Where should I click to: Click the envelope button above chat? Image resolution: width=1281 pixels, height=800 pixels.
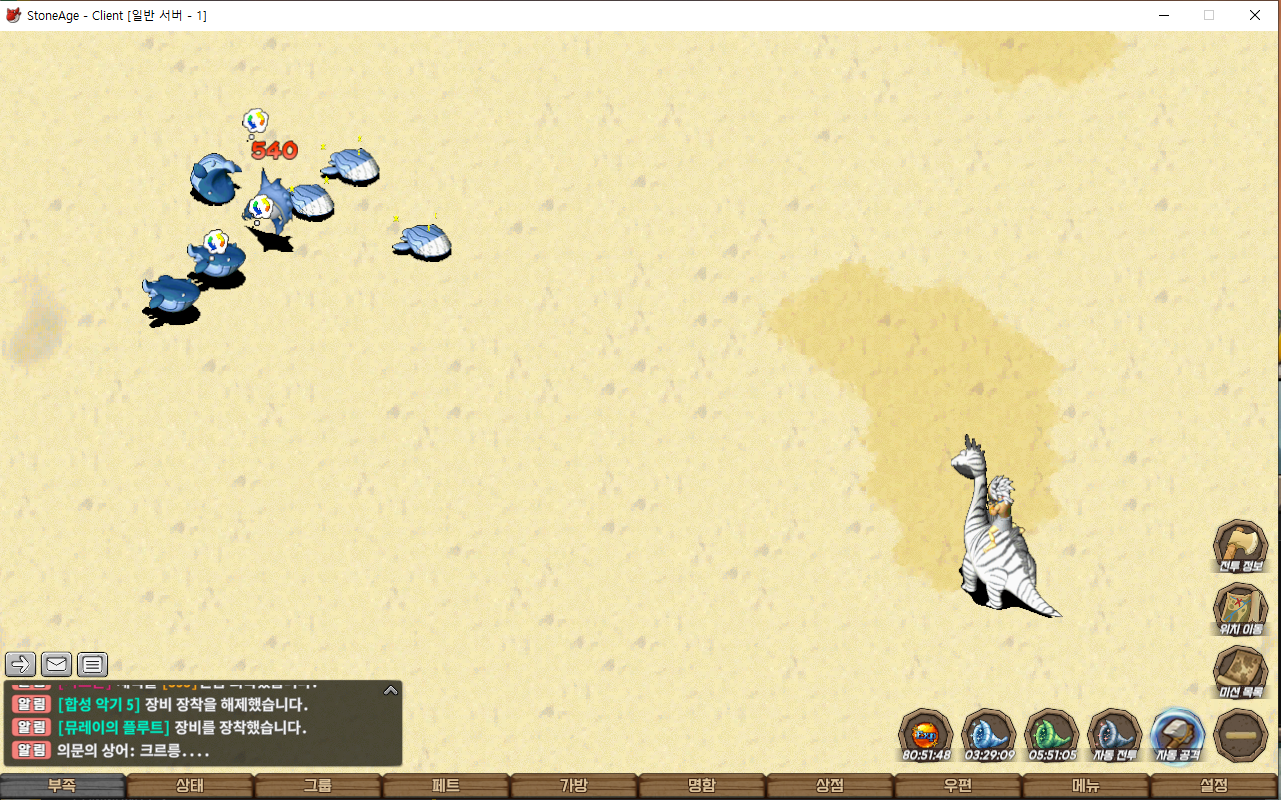[56, 664]
